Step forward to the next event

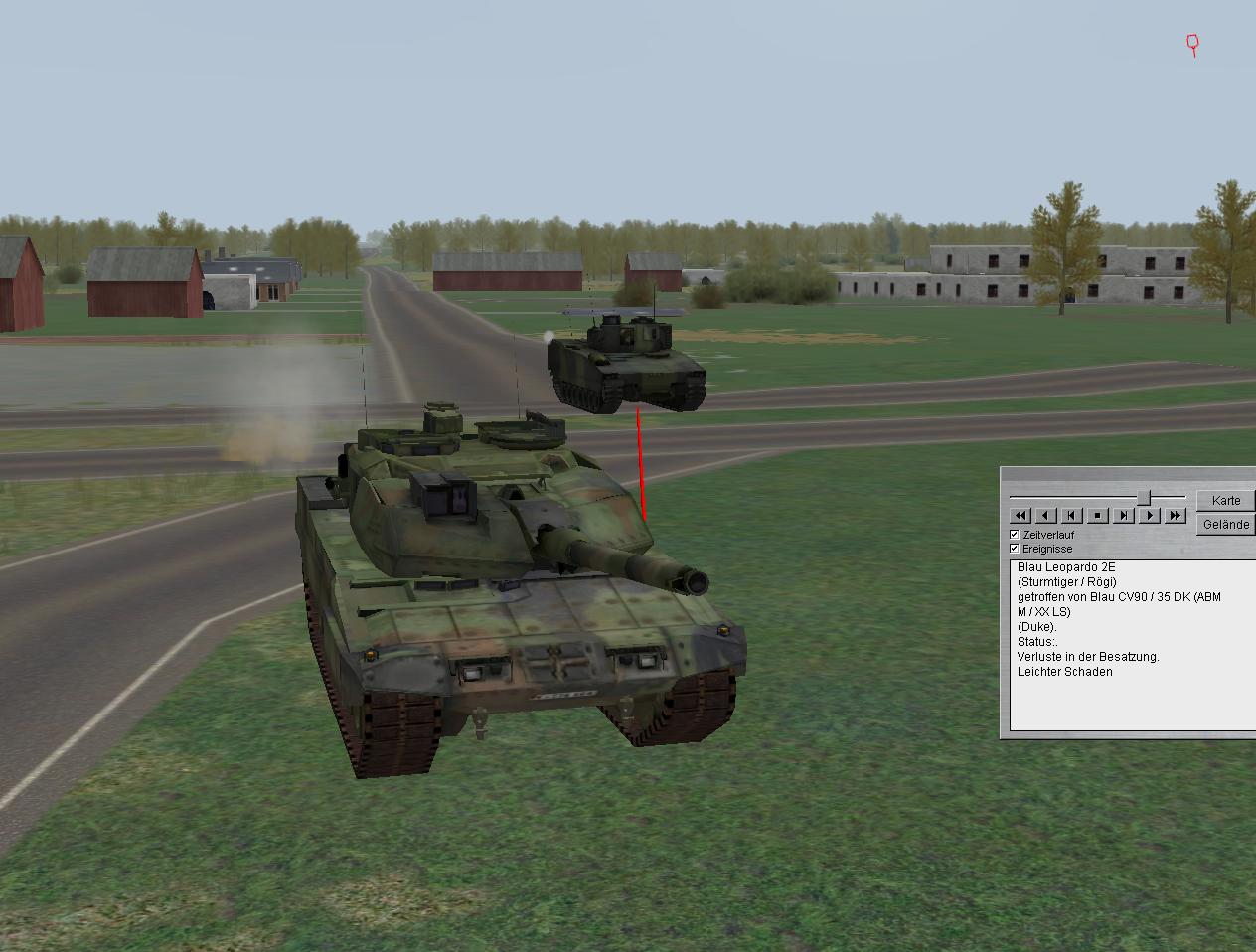[1124, 515]
